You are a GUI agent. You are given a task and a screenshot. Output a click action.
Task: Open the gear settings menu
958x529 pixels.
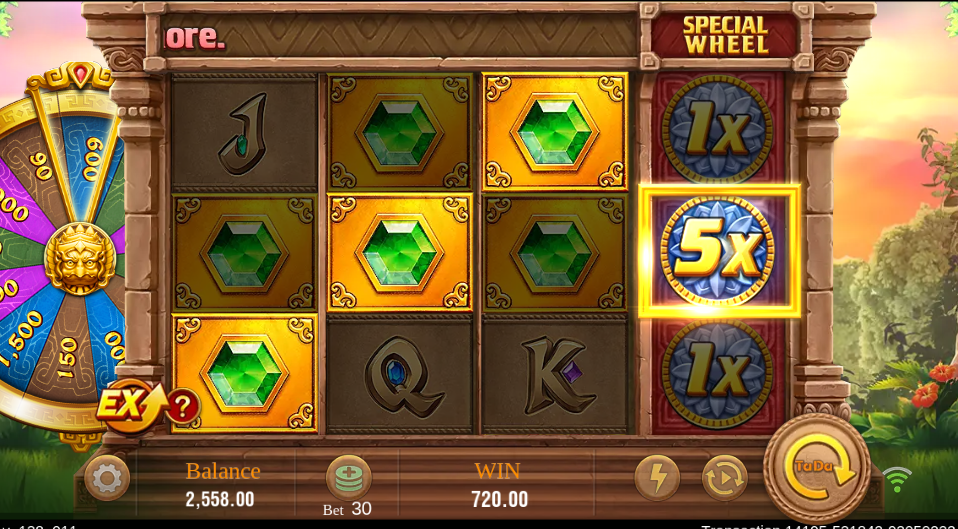(106, 478)
